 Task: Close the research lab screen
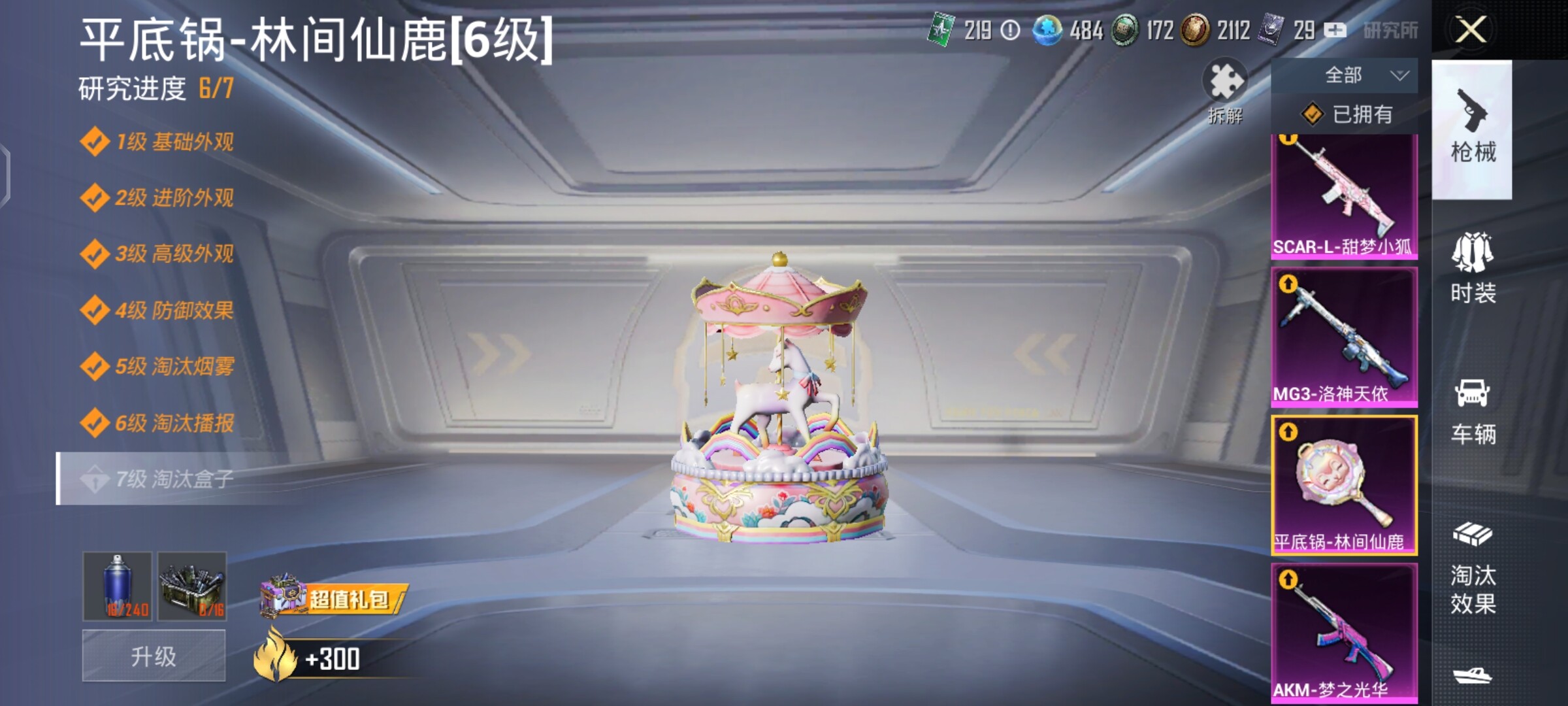tap(1471, 30)
